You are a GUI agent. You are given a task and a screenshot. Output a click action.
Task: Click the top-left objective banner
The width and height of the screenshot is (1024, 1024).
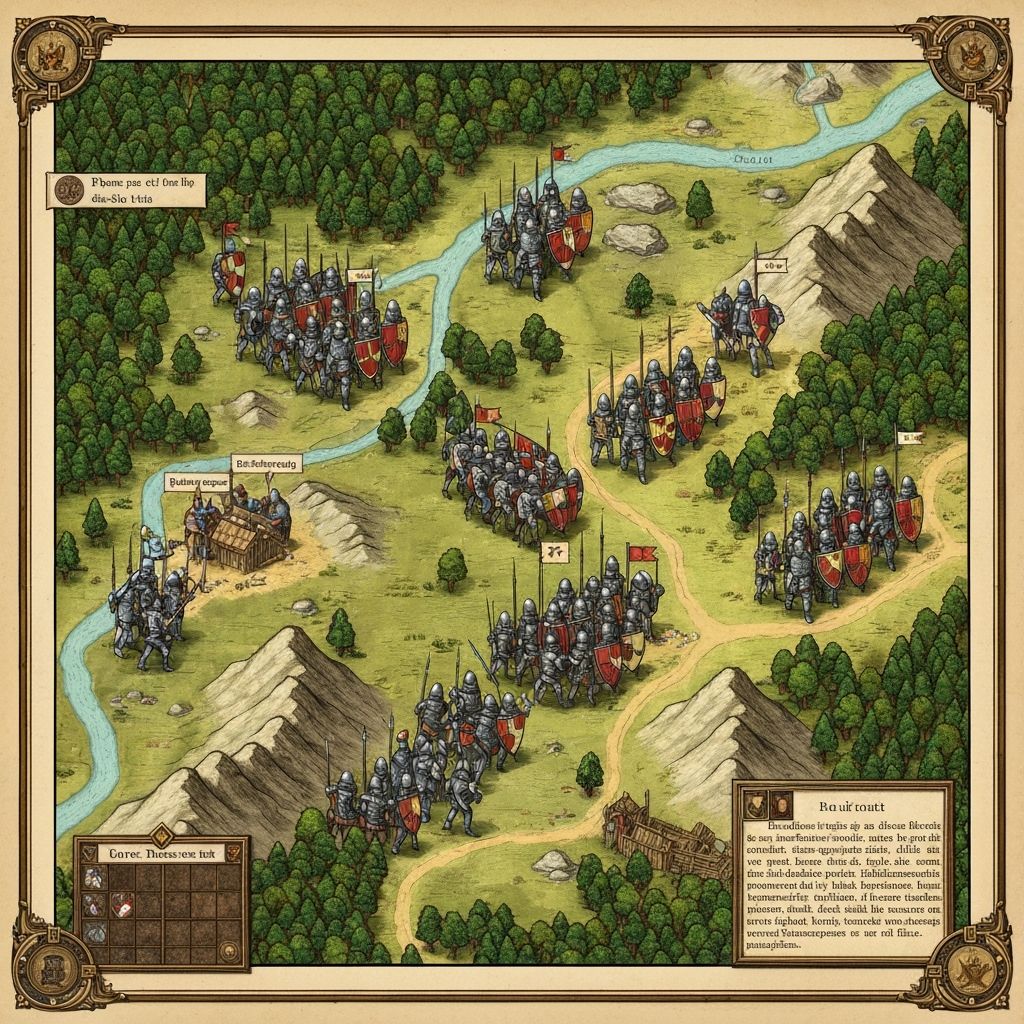tap(126, 190)
